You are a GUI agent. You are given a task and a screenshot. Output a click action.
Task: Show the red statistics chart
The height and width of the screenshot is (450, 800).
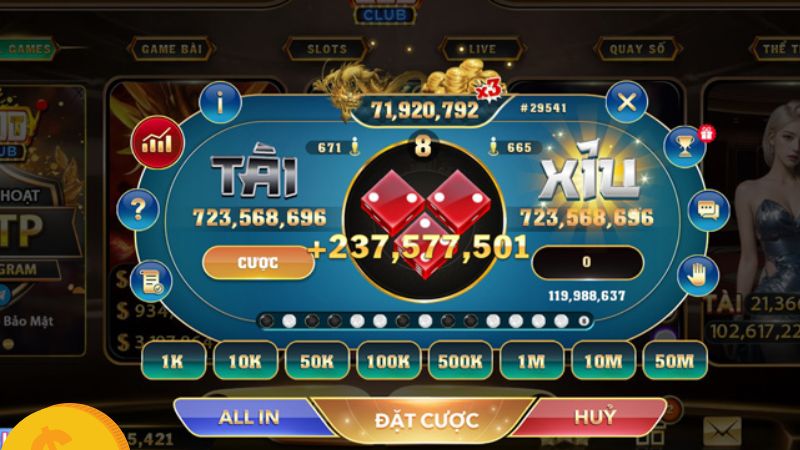coord(157,143)
